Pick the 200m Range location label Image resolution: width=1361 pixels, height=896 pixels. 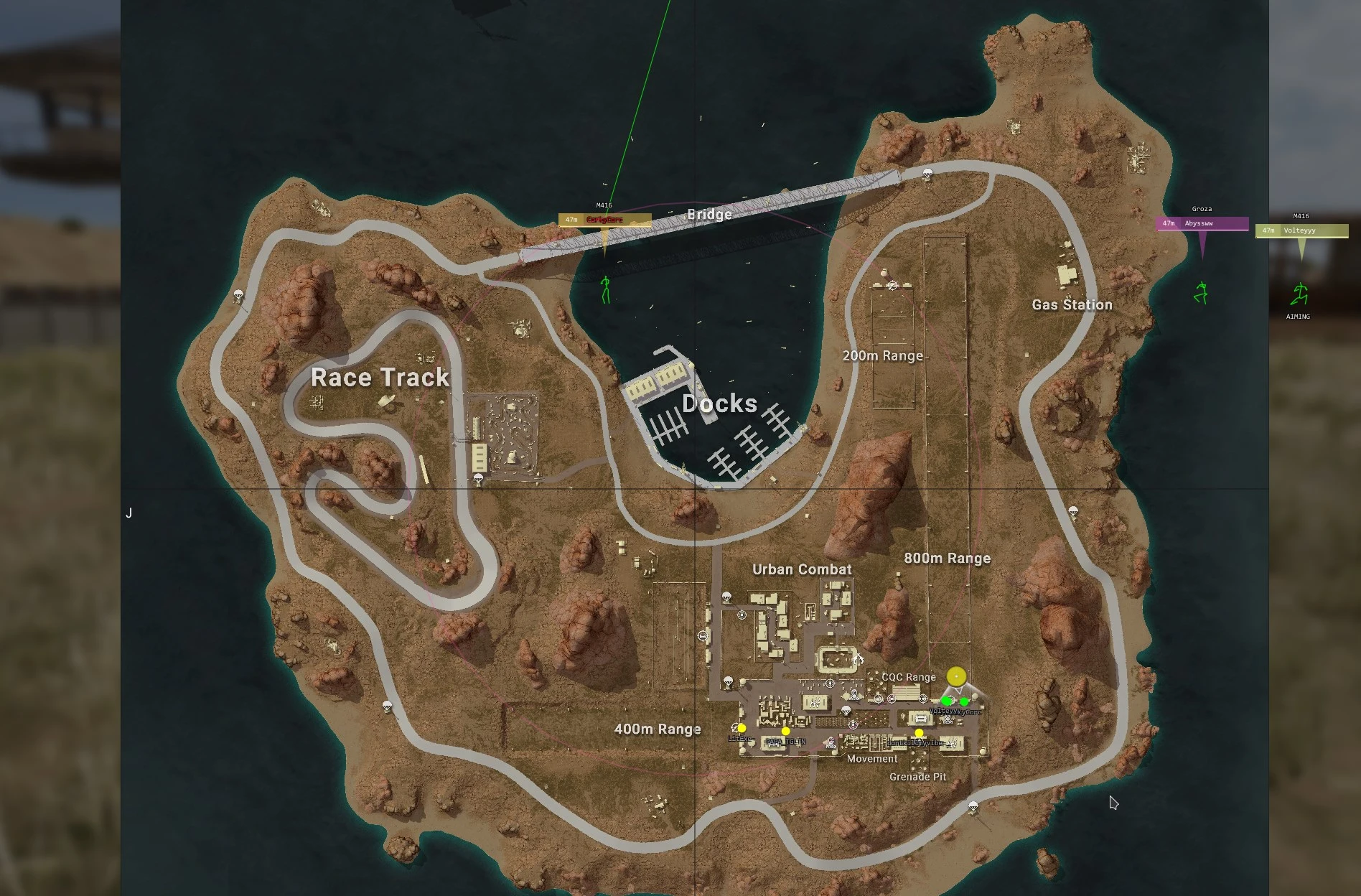point(882,356)
